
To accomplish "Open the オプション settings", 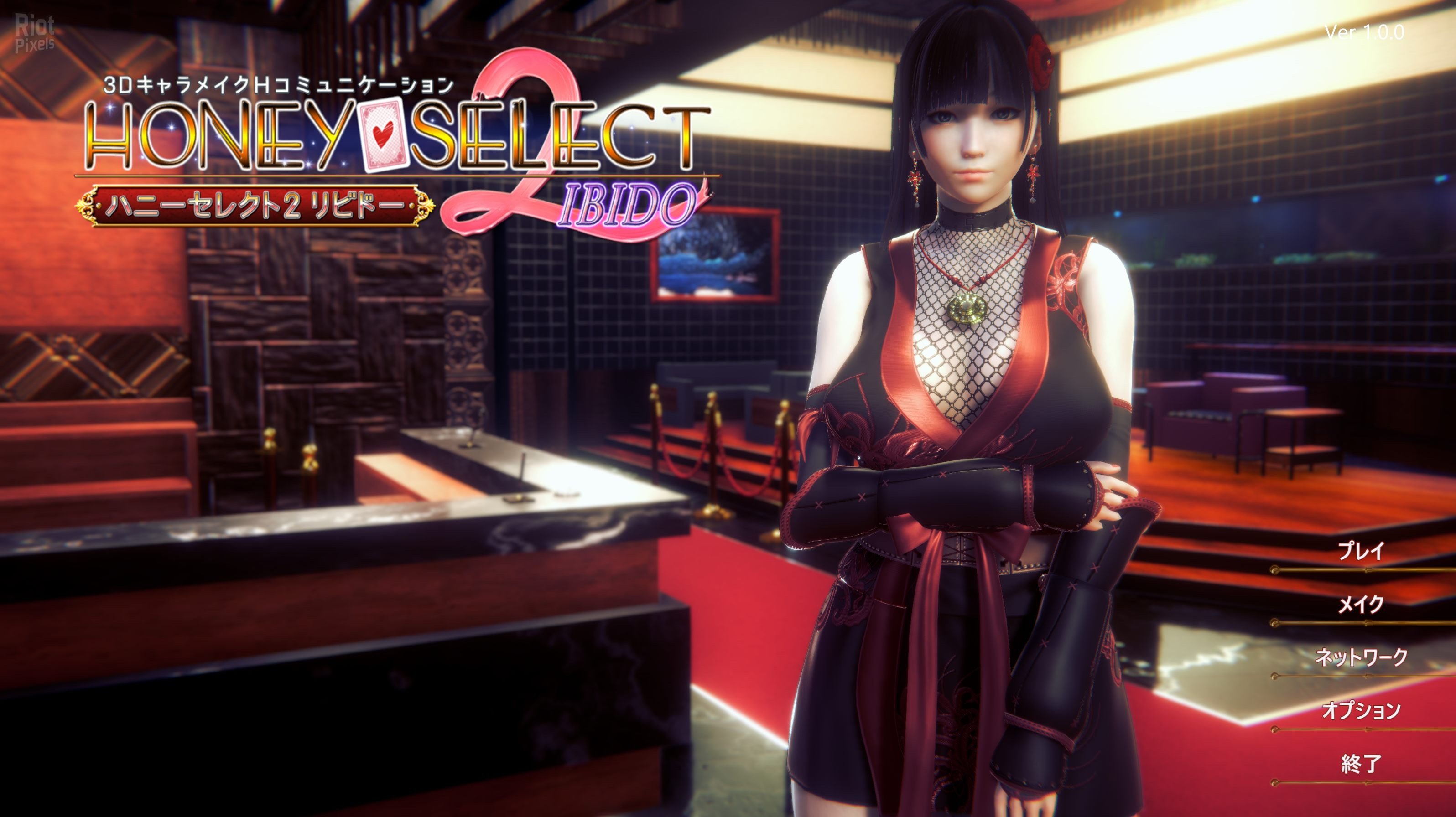I will point(1361,711).
